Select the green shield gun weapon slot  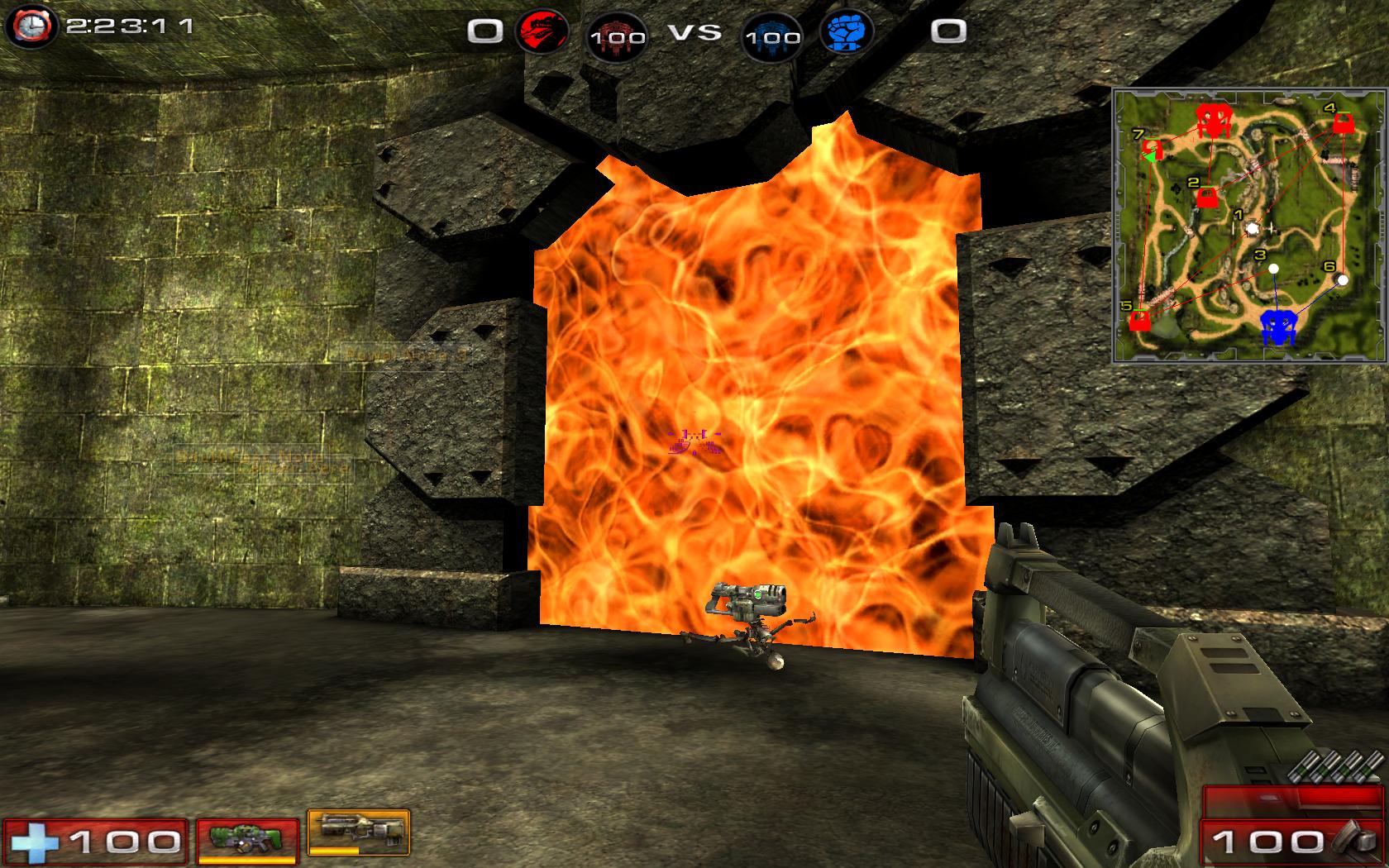(x=247, y=840)
